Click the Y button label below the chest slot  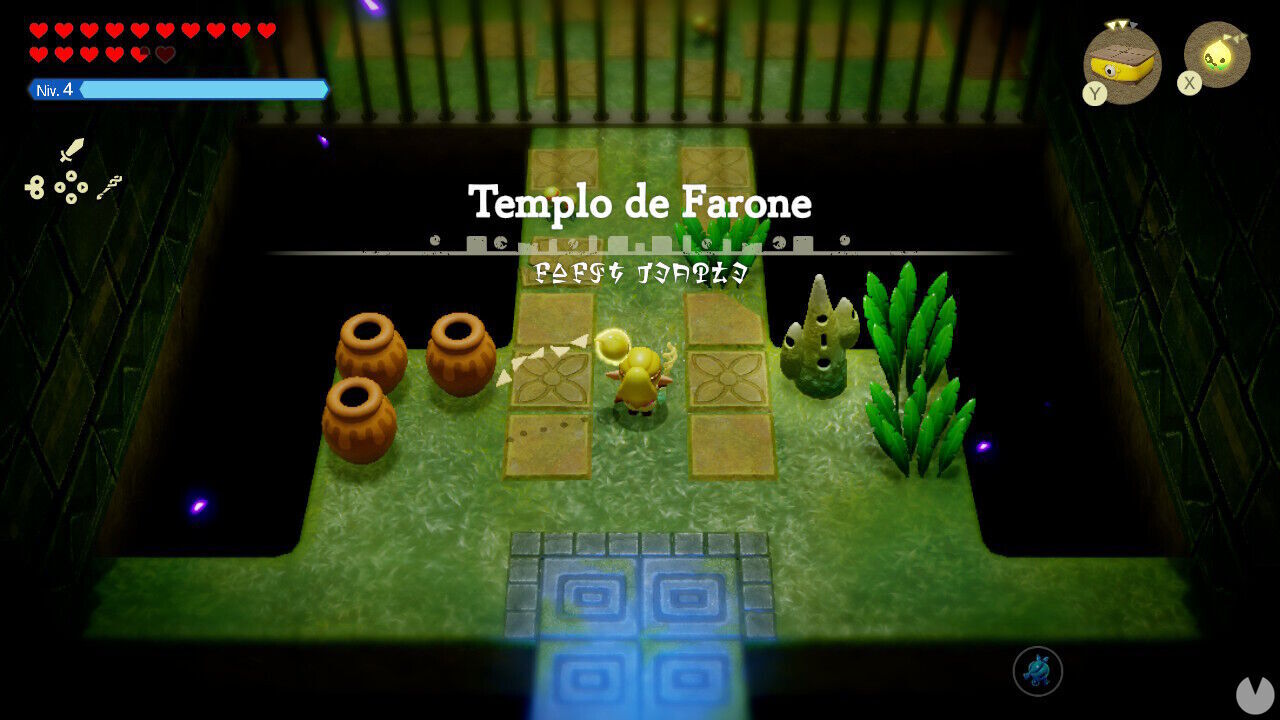[1094, 94]
